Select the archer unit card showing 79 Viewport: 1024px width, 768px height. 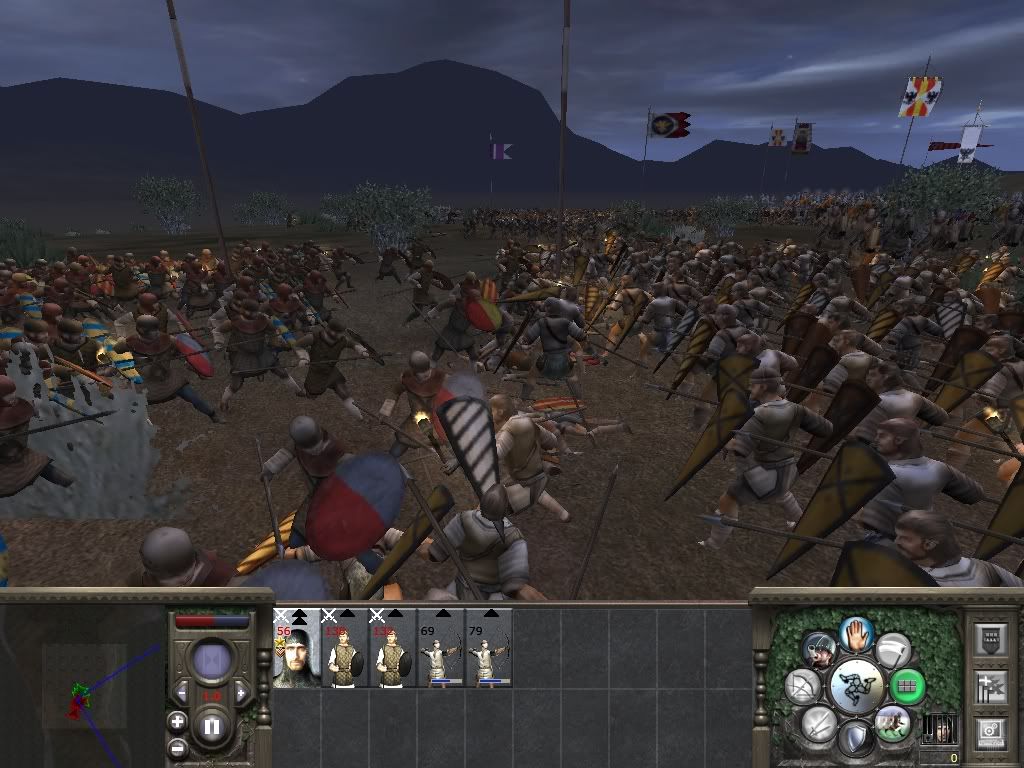point(488,648)
